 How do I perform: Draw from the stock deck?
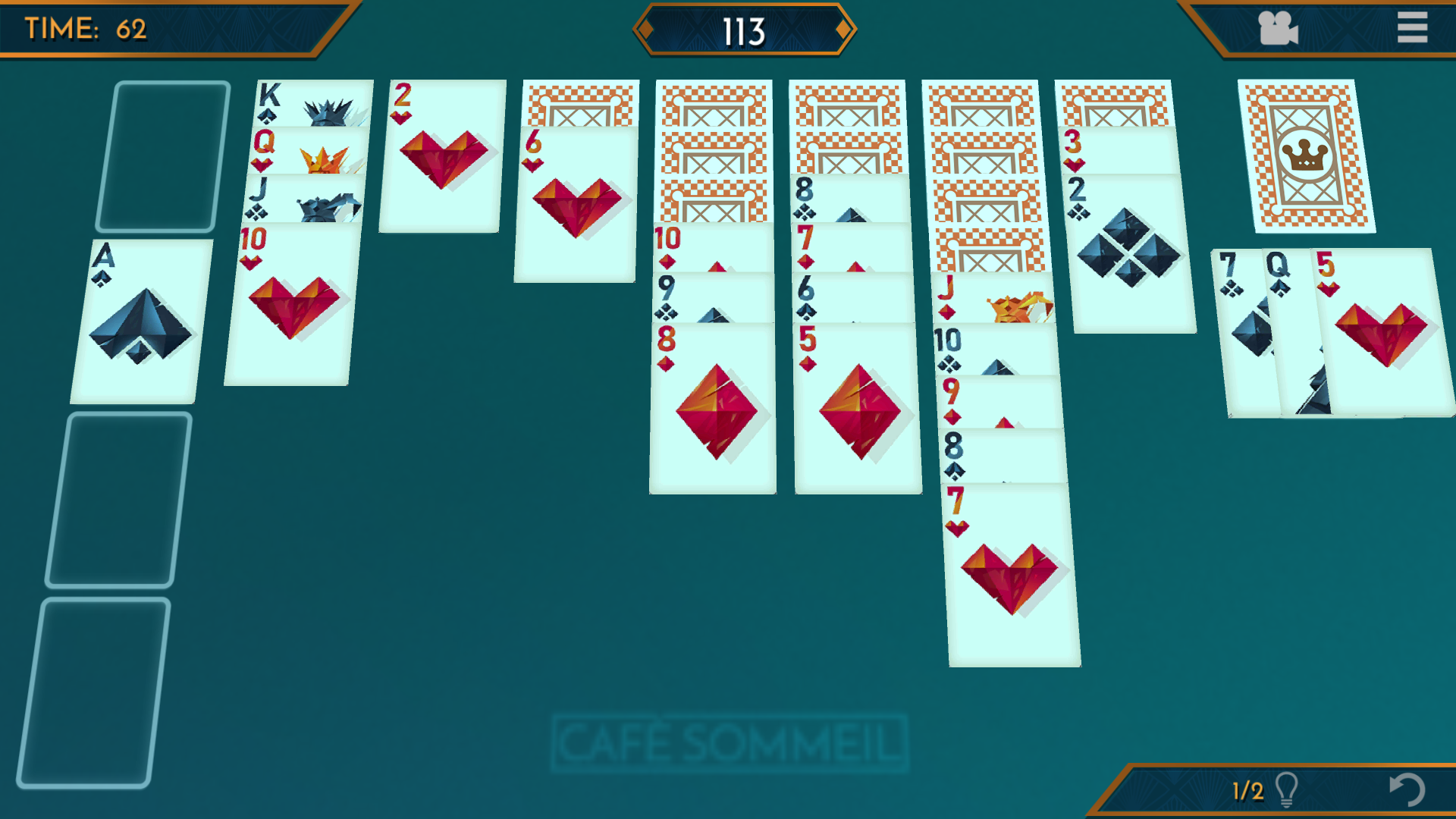click(x=1306, y=155)
